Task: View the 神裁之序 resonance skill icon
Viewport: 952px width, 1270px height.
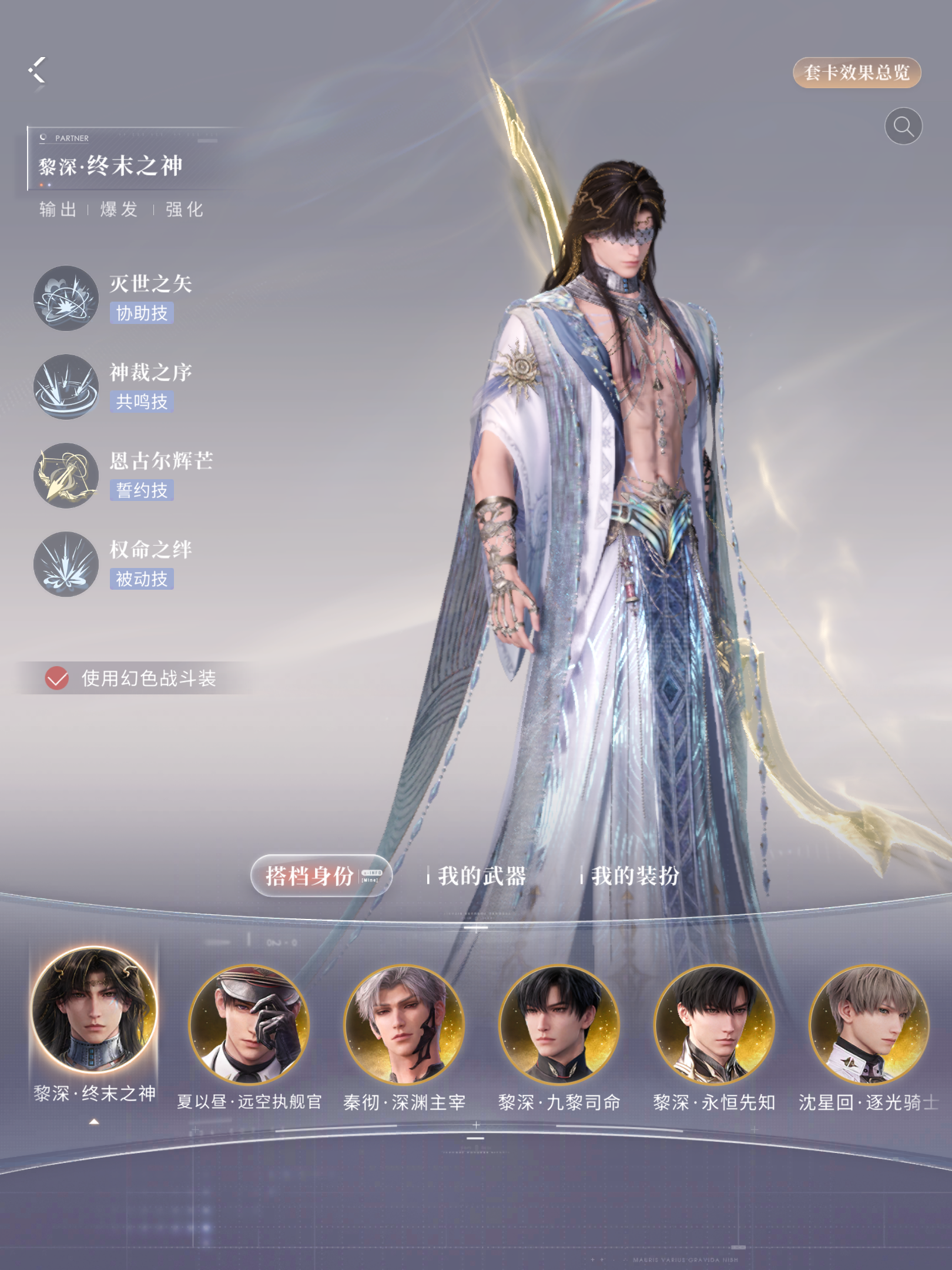Action: click(x=66, y=386)
